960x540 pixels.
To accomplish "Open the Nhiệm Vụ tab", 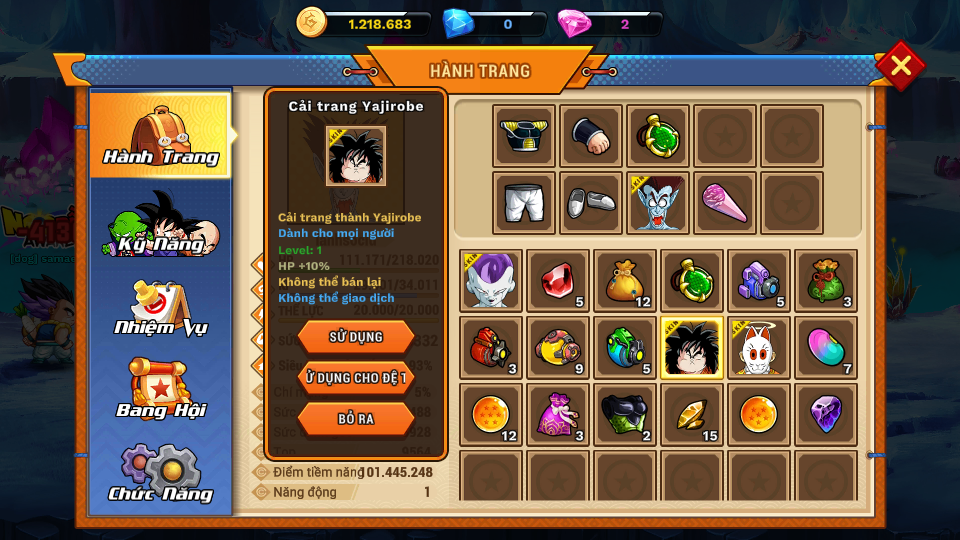I will 161,309.
